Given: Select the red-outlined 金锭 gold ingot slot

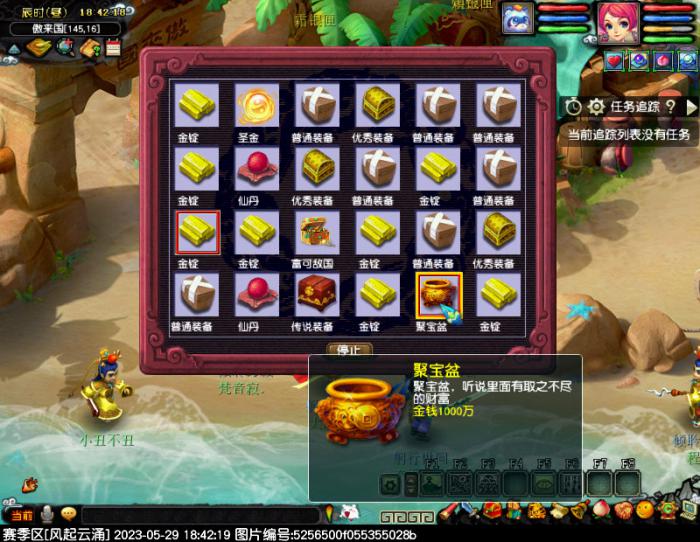Looking at the screenshot, I should coord(197,232).
